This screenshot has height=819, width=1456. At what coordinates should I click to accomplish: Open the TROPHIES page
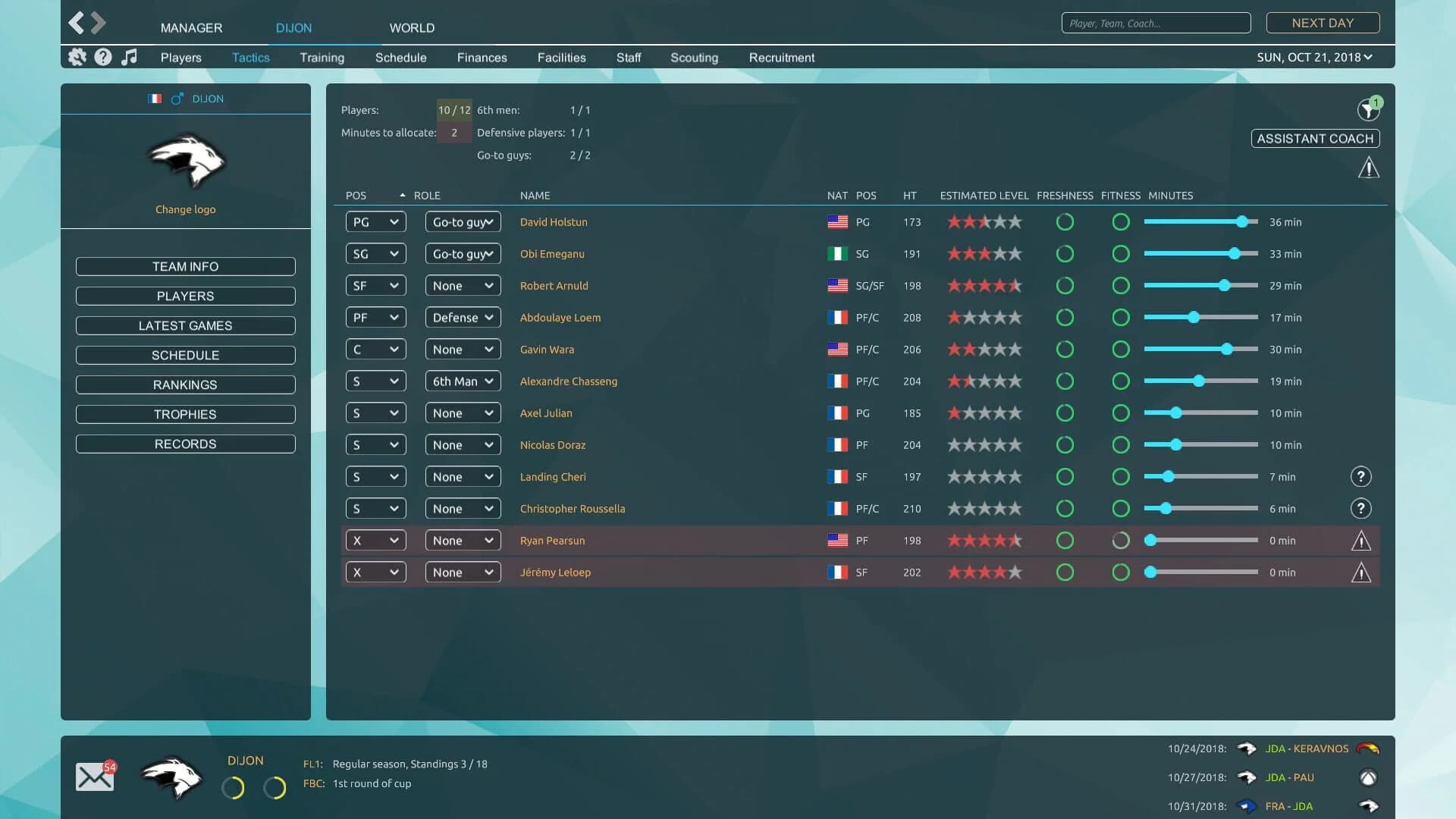[x=185, y=414]
